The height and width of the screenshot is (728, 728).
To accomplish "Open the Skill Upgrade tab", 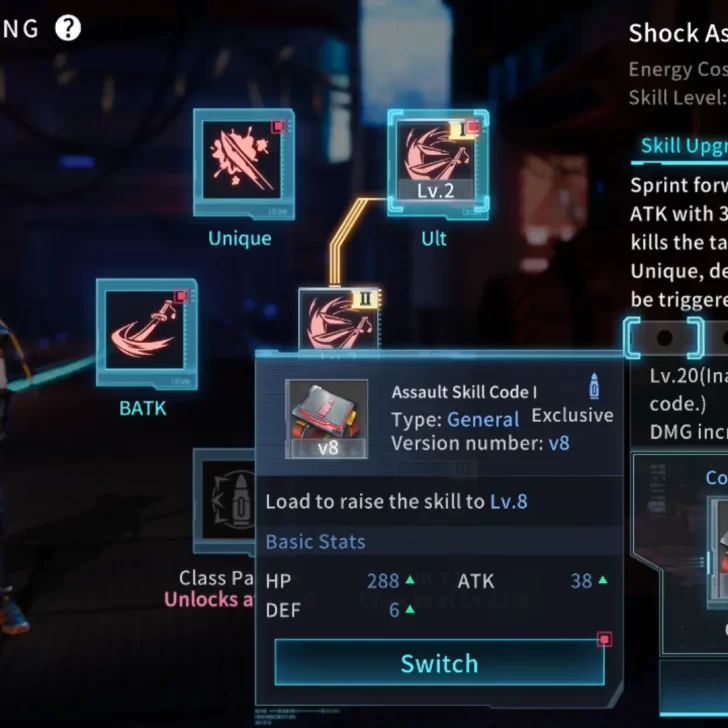I will (x=684, y=146).
